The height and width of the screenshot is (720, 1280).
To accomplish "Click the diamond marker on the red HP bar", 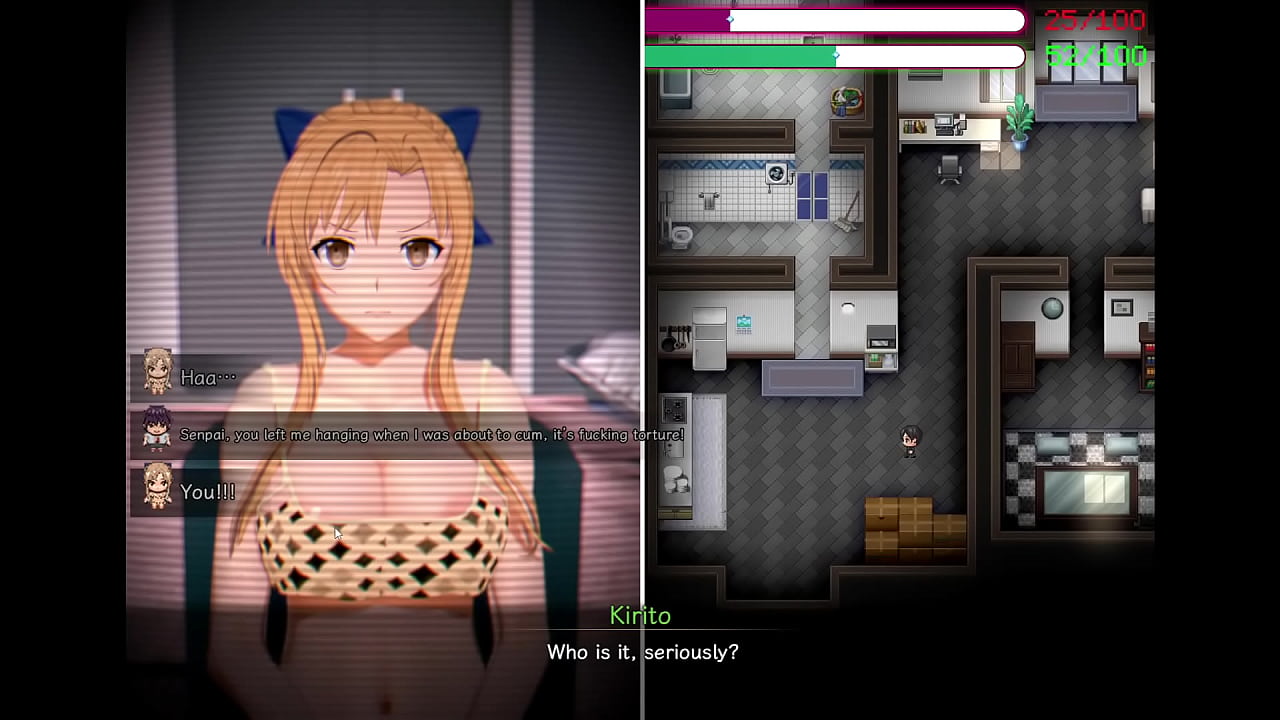I will tap(731, 20).
